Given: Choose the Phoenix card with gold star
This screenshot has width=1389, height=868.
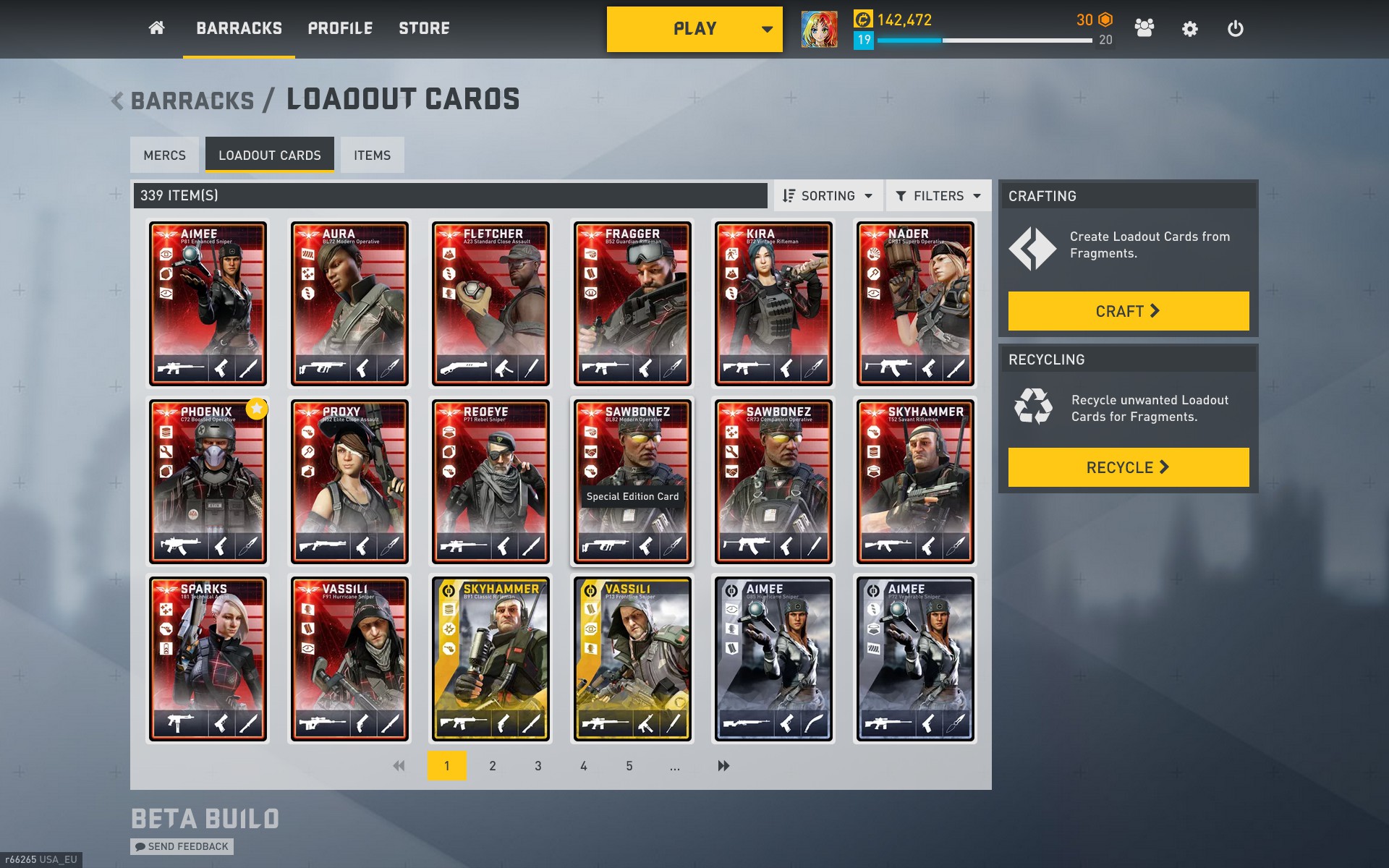Looking at the screenshot, I should 208,482.
